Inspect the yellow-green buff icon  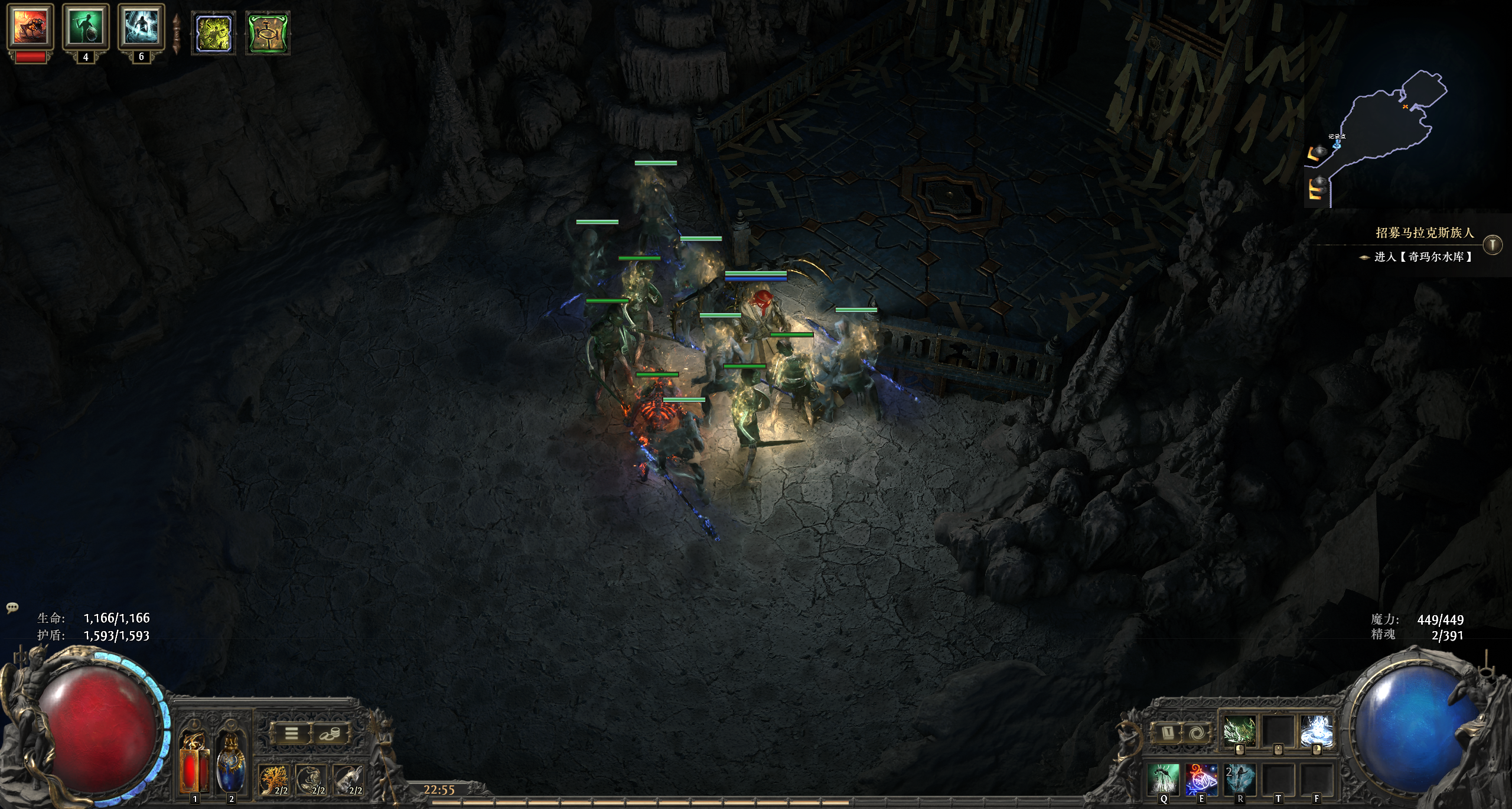coord(213,34)
